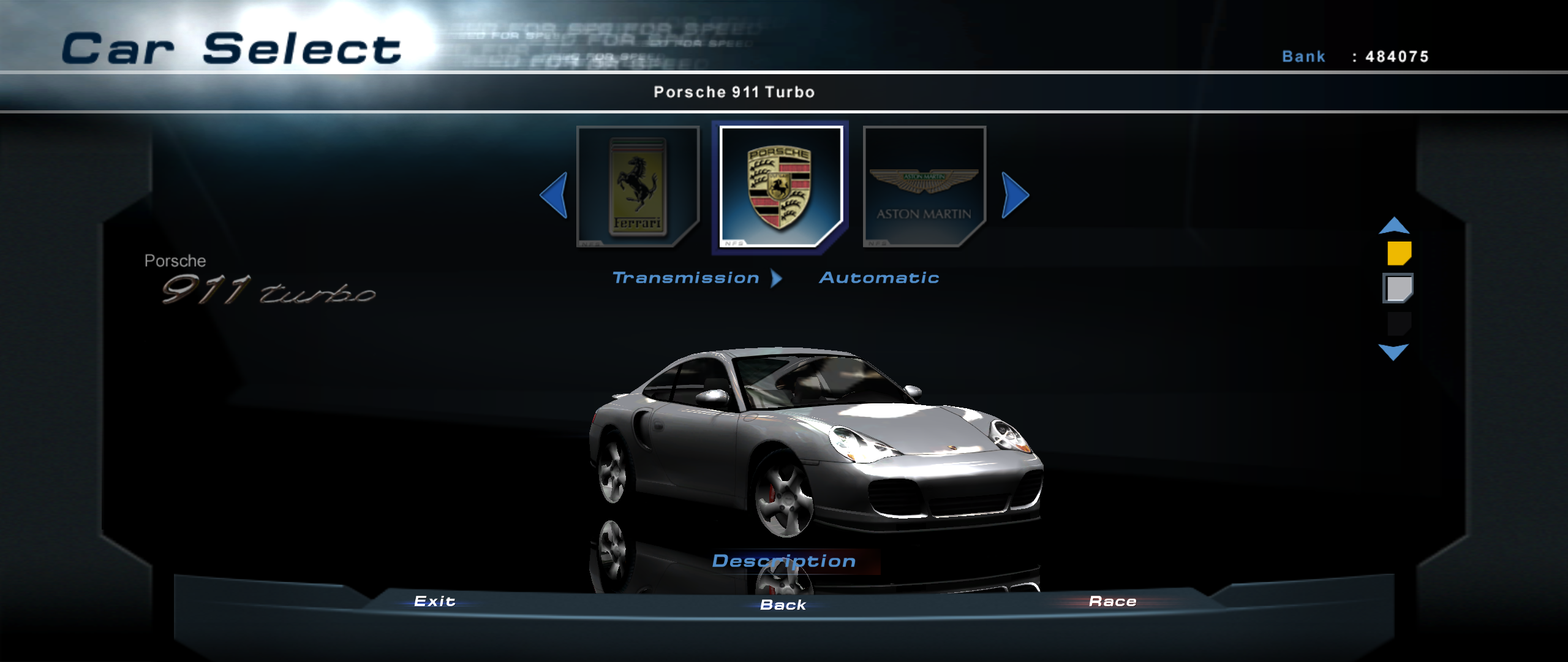Screen dimensions: 1568x662
Task: Pick the black car color swatch
Action: 1399,323
